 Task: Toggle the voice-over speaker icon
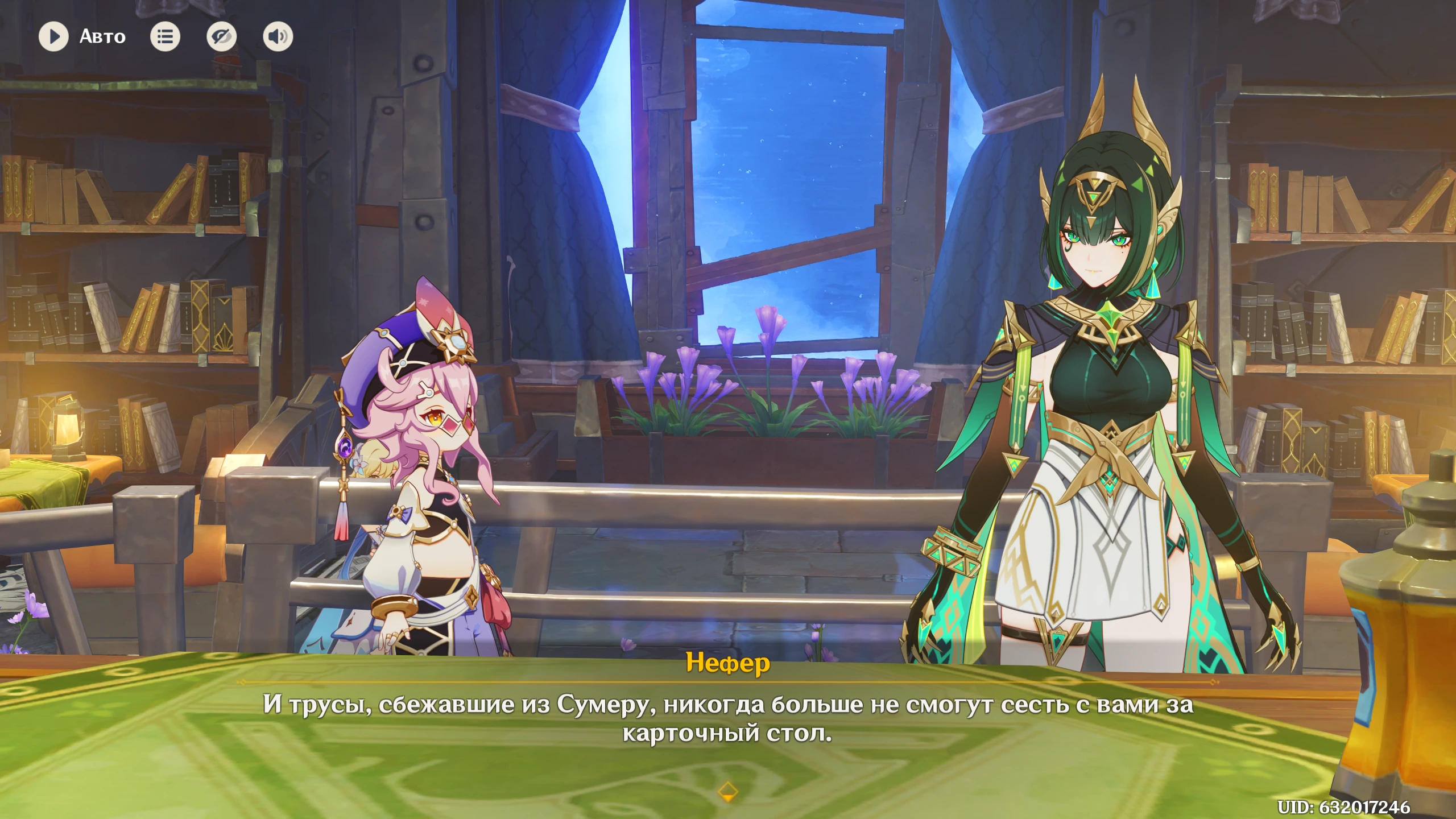click(278, 37)
